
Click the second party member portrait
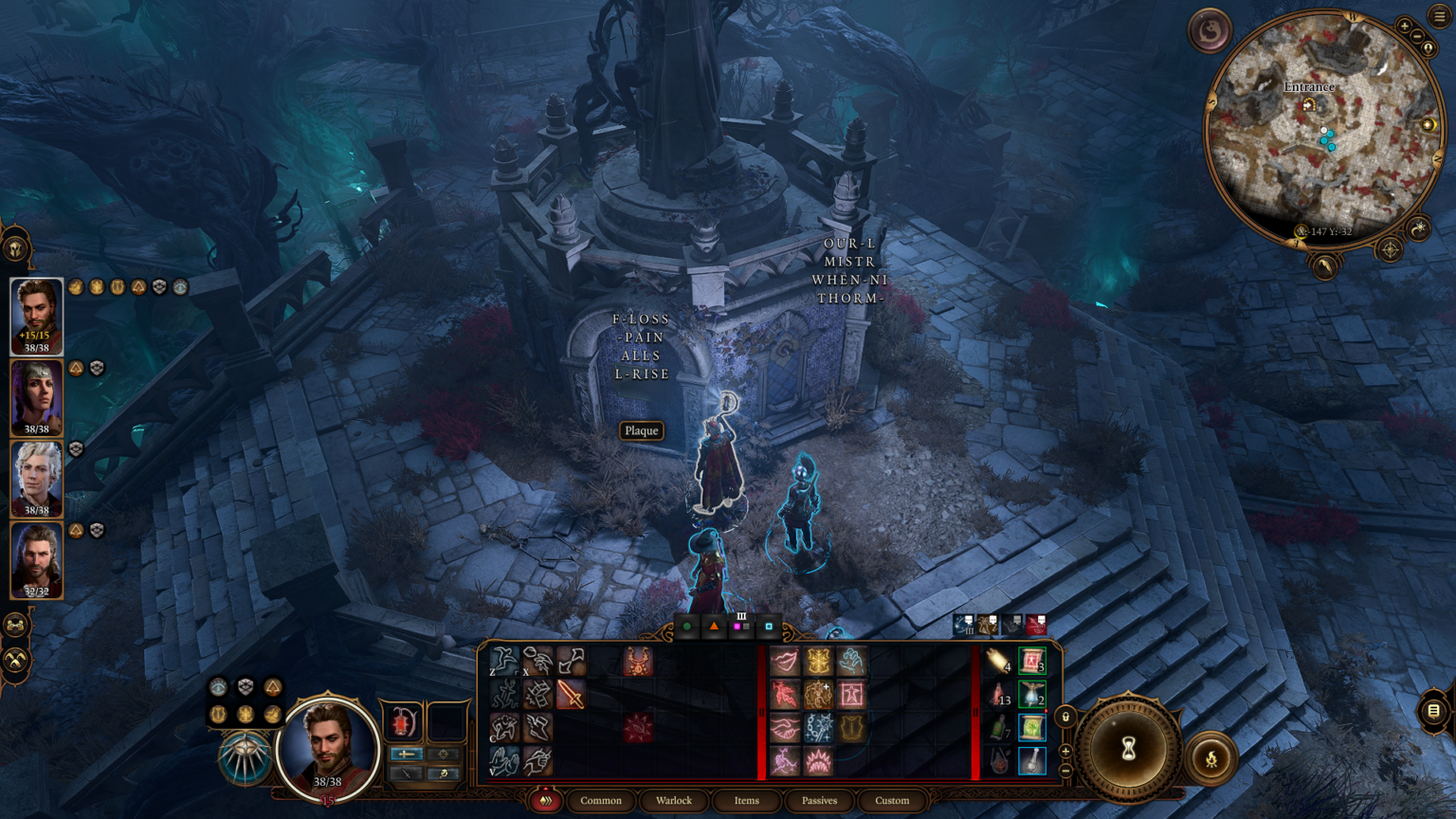pos(36,397)
